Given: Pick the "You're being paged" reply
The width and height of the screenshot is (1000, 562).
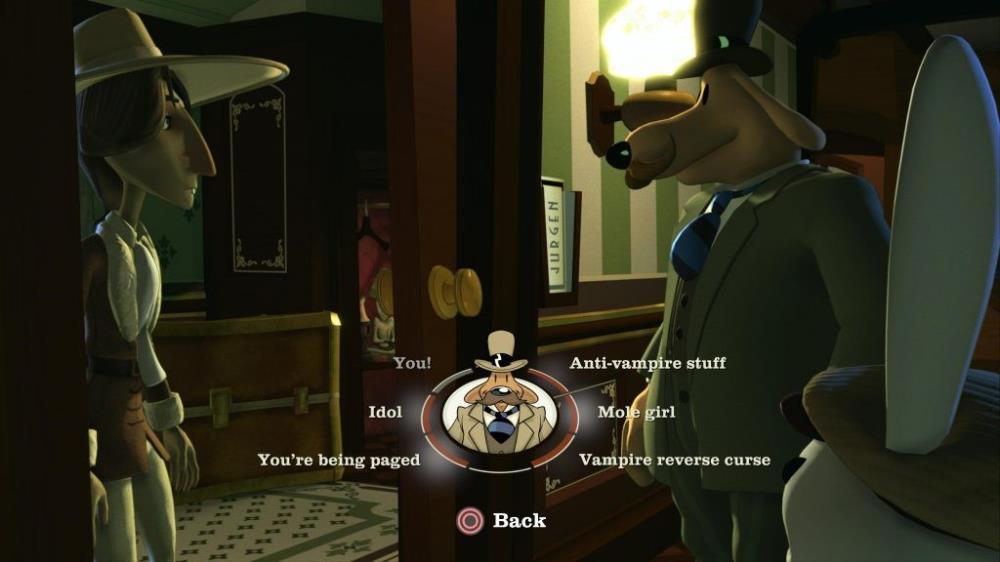Looking at the screenshot, I should [339, 460].
